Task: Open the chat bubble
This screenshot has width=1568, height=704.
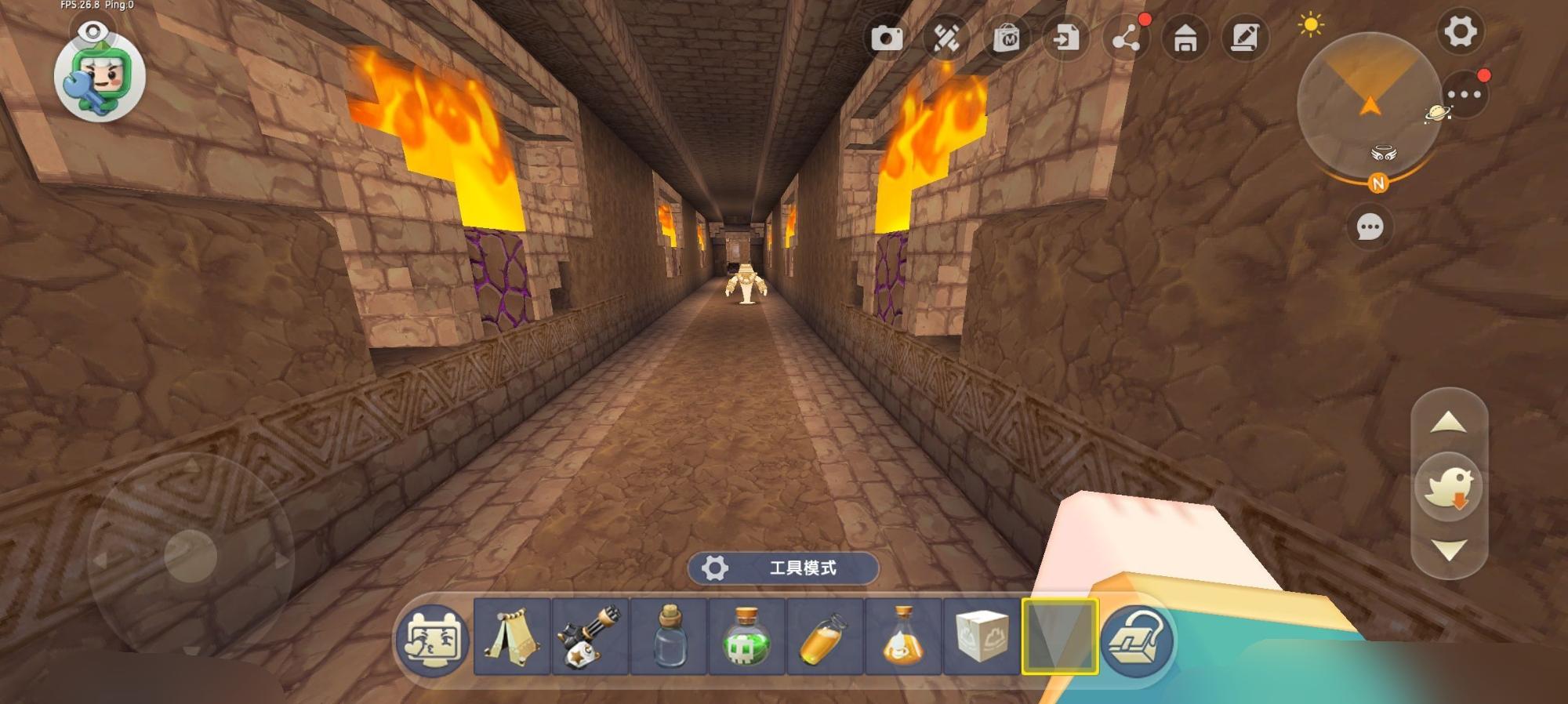Action: coord(1370,227)
